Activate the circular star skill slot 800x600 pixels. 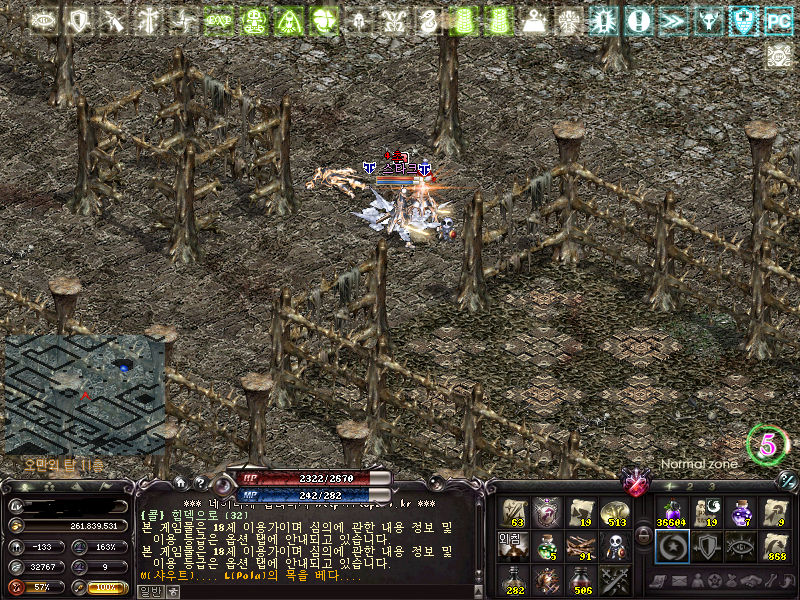click(671, 546)
